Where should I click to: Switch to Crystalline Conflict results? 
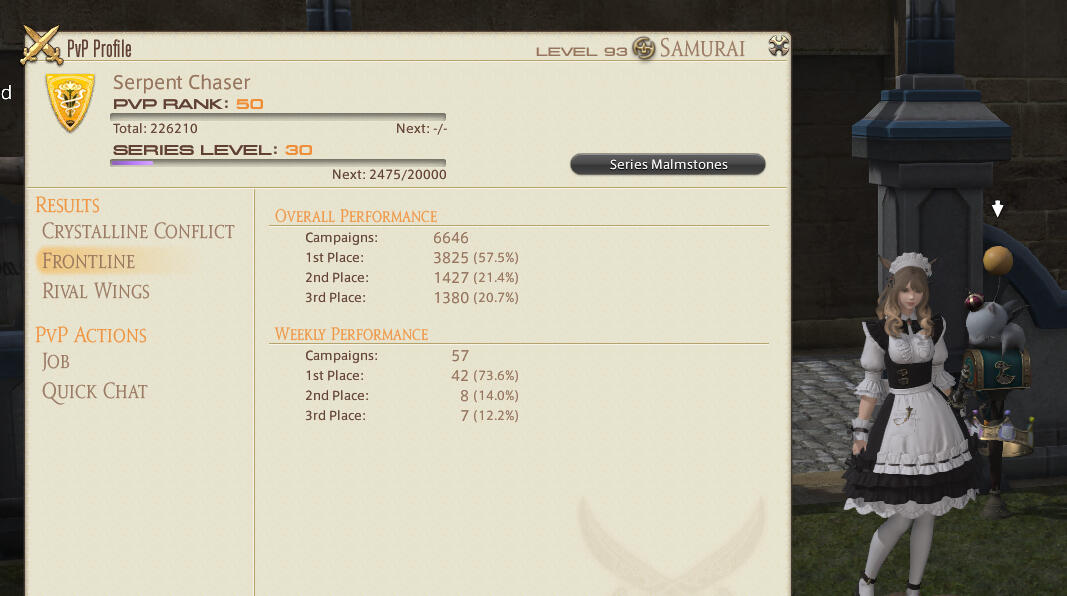138,231
